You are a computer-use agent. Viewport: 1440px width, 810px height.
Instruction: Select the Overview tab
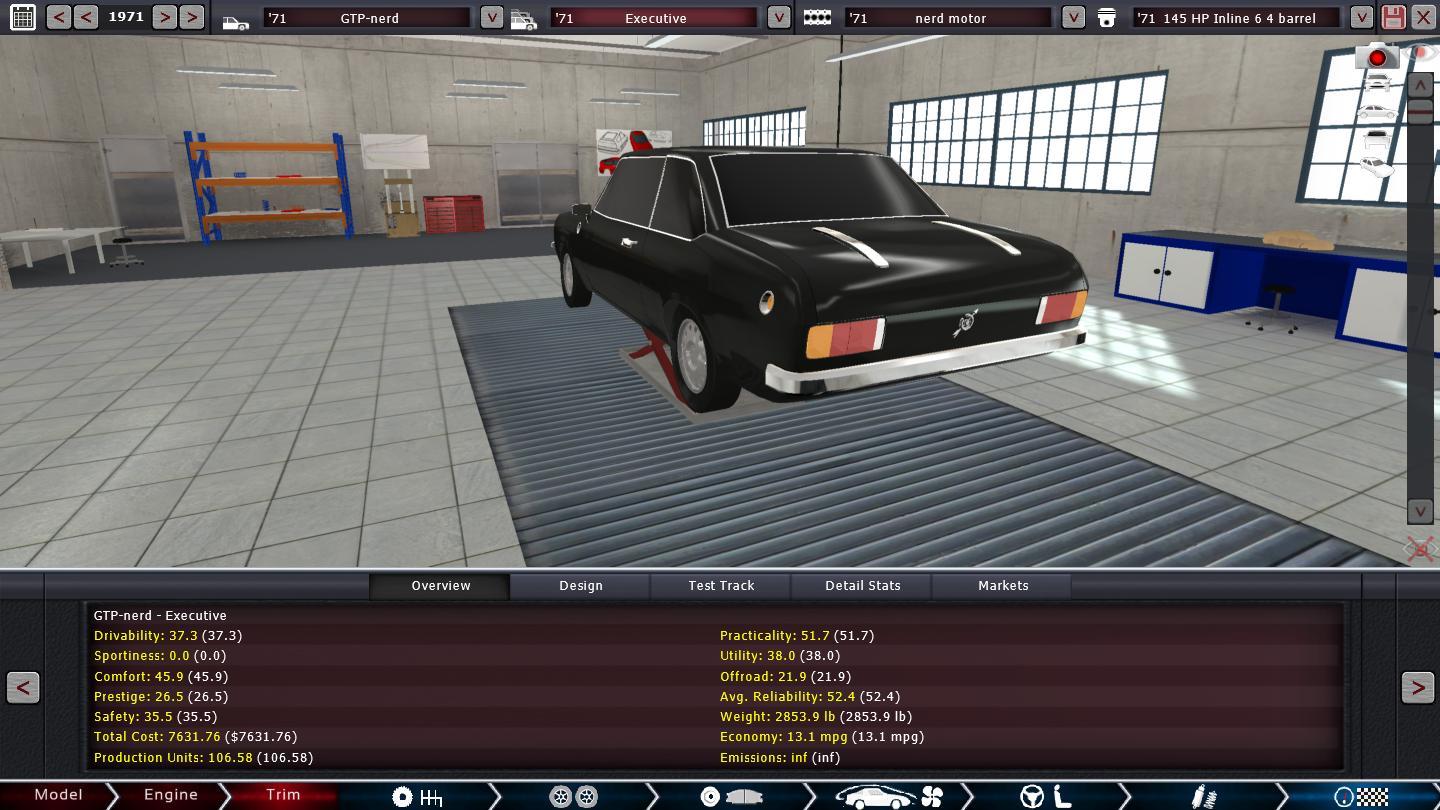[440, 586]
